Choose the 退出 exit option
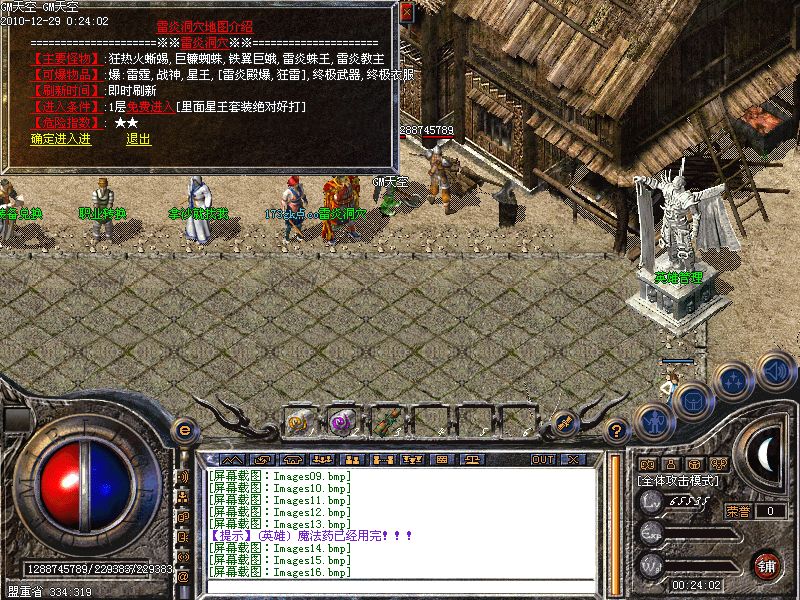This screenshot has width=800, height=600. tap(138, 139)
